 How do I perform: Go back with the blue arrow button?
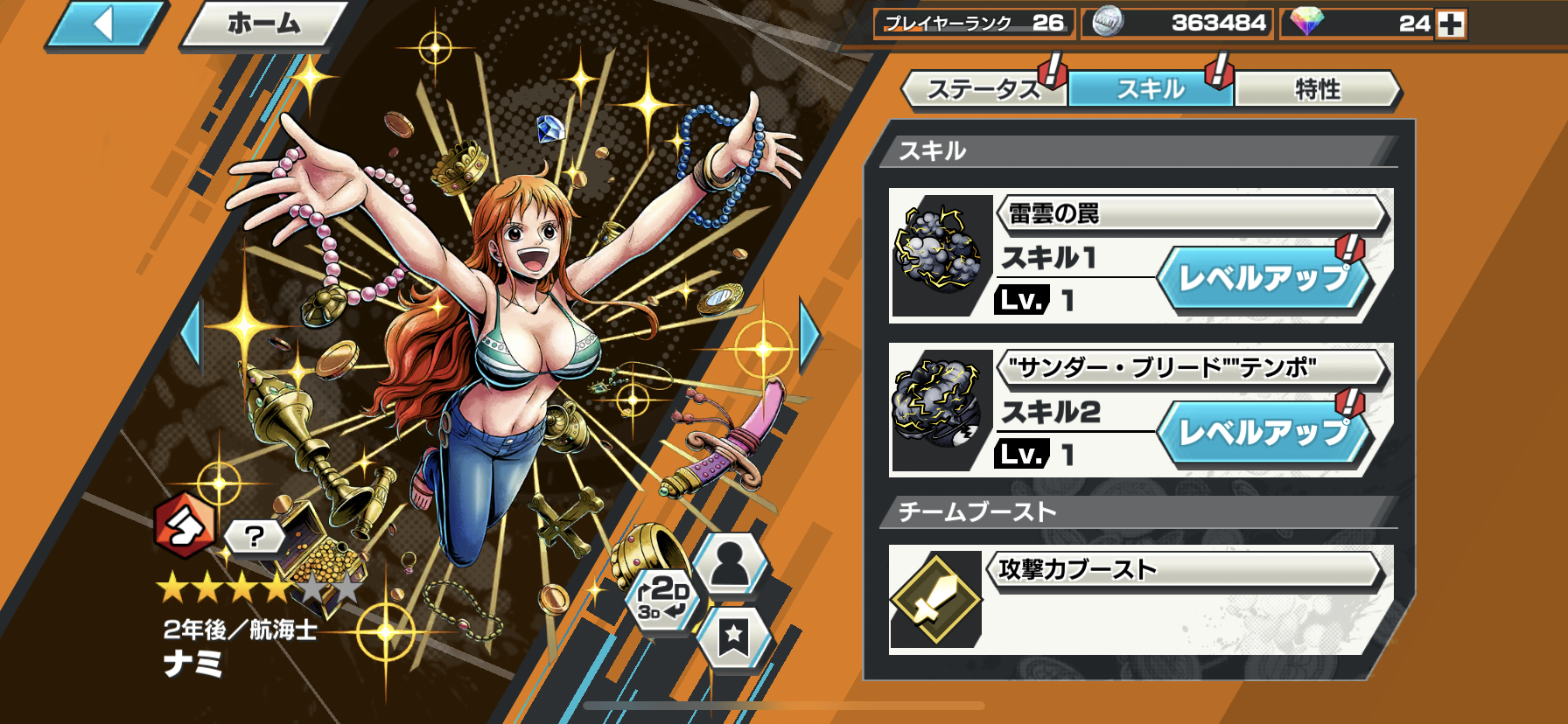tap(105, 24)
